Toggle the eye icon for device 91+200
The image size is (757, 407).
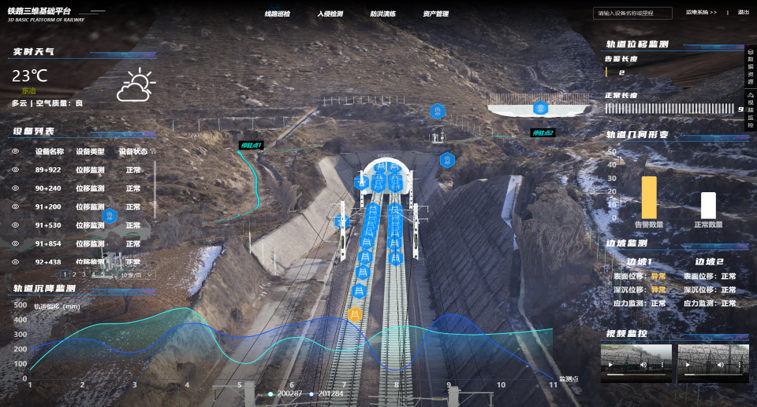(15, 207)
